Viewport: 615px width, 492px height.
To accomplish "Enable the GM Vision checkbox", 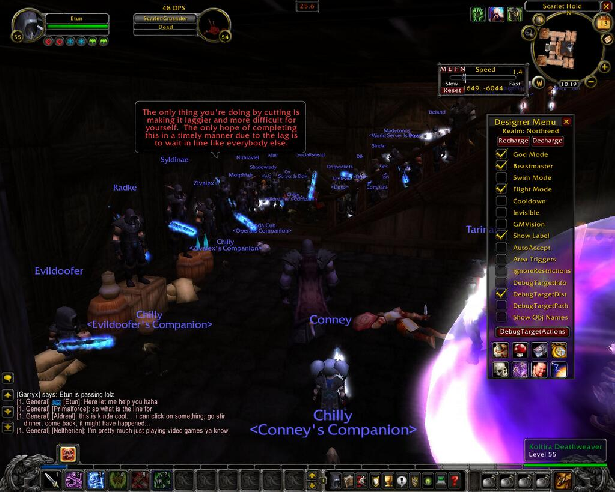I will pyautogui.click(x=501, y=224).
